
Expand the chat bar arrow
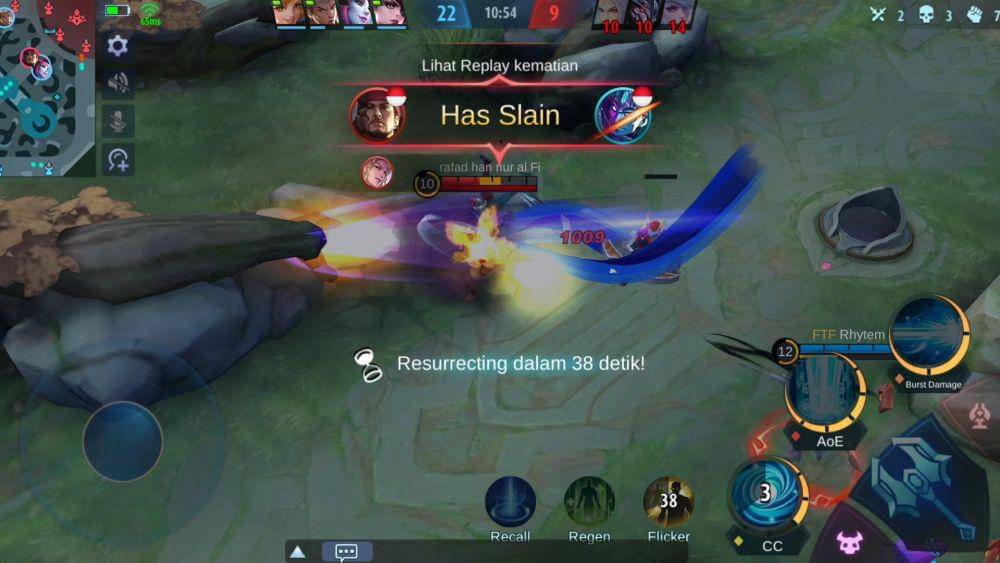[297, 551]
